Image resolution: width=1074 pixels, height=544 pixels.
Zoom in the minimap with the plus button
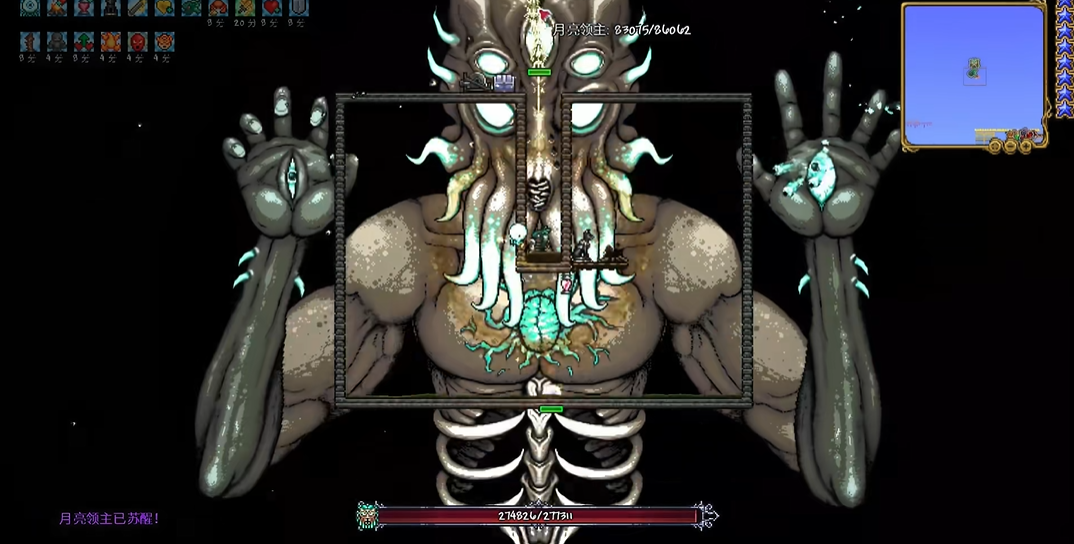[1026, 146]
